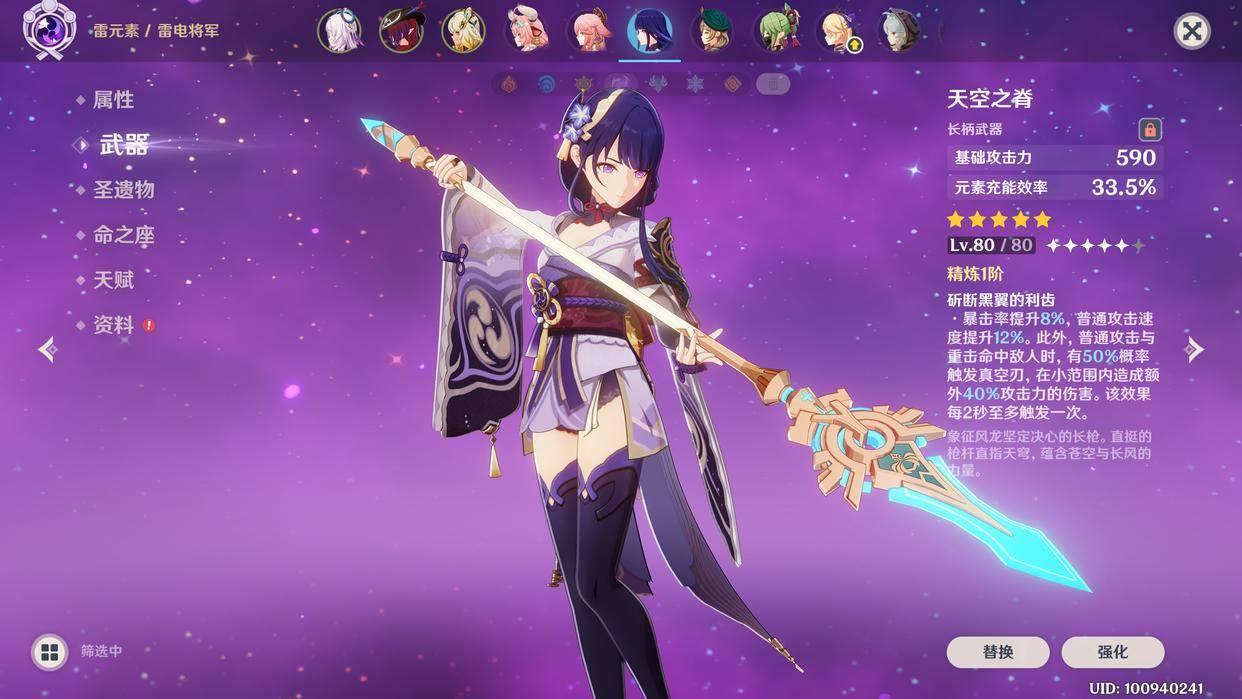Open the 筛选中 filter grid button

tap(48, 652)
